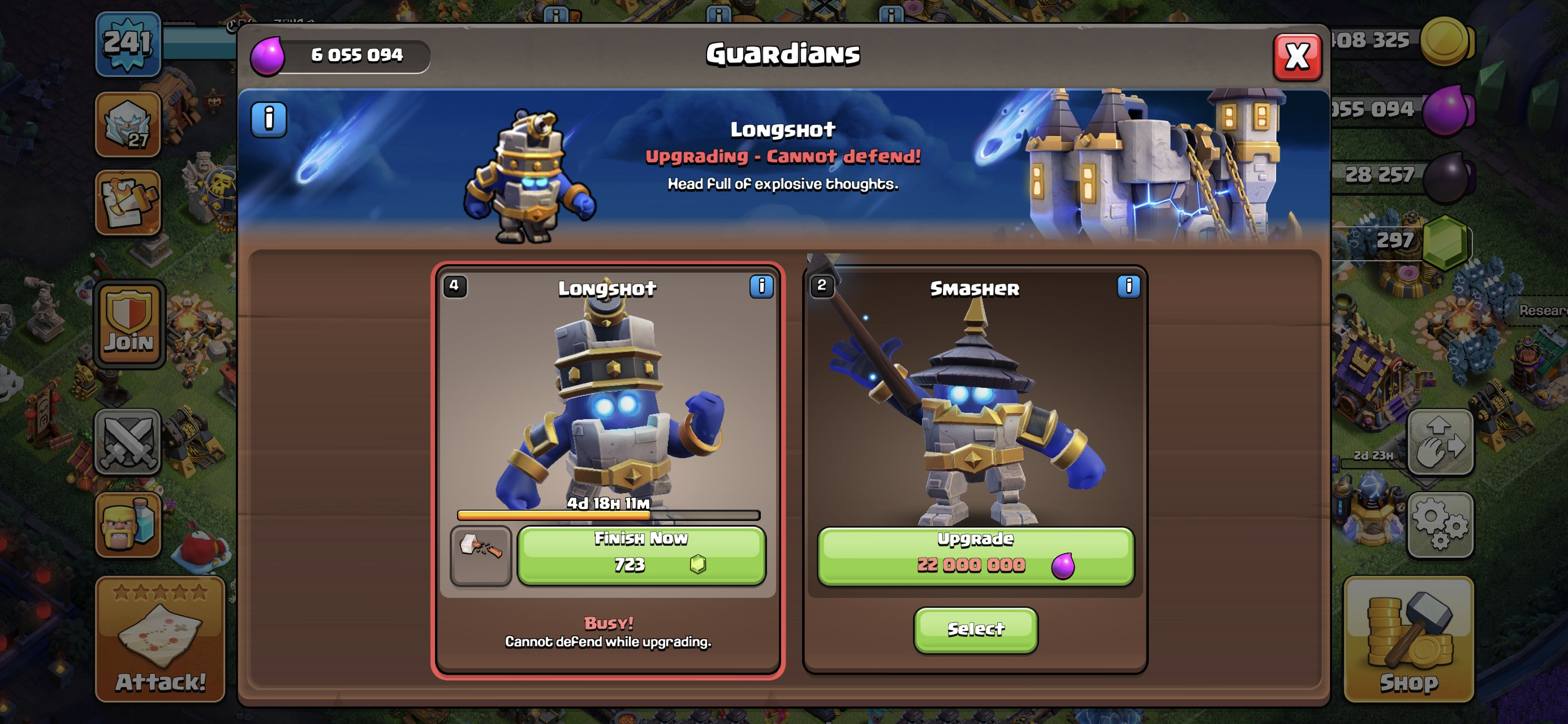Open the barbarian and potion army menu
1568x724 pixels.
tap(128, 524)
